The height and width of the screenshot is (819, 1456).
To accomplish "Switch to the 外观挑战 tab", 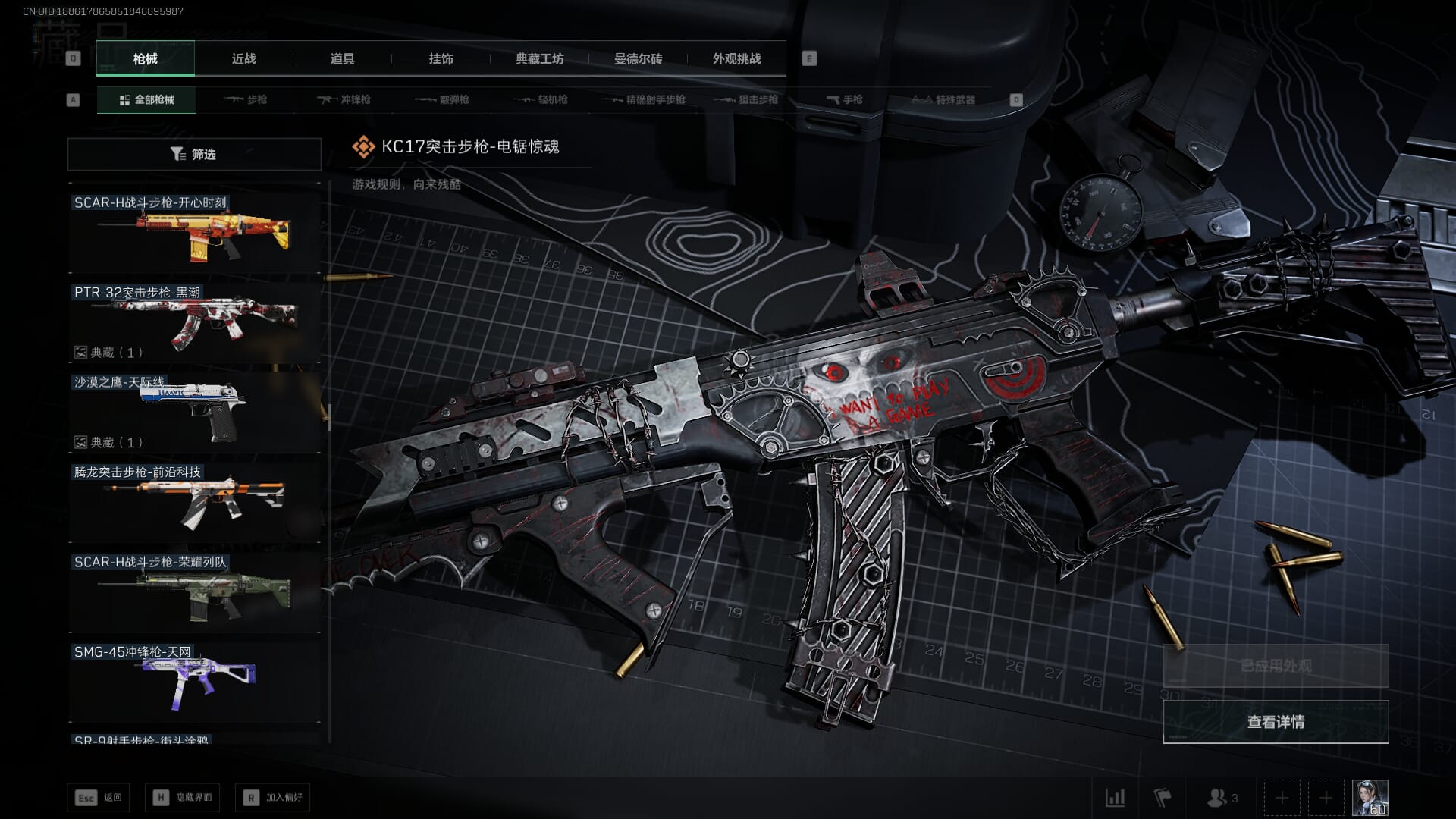I will click(736, 58).
